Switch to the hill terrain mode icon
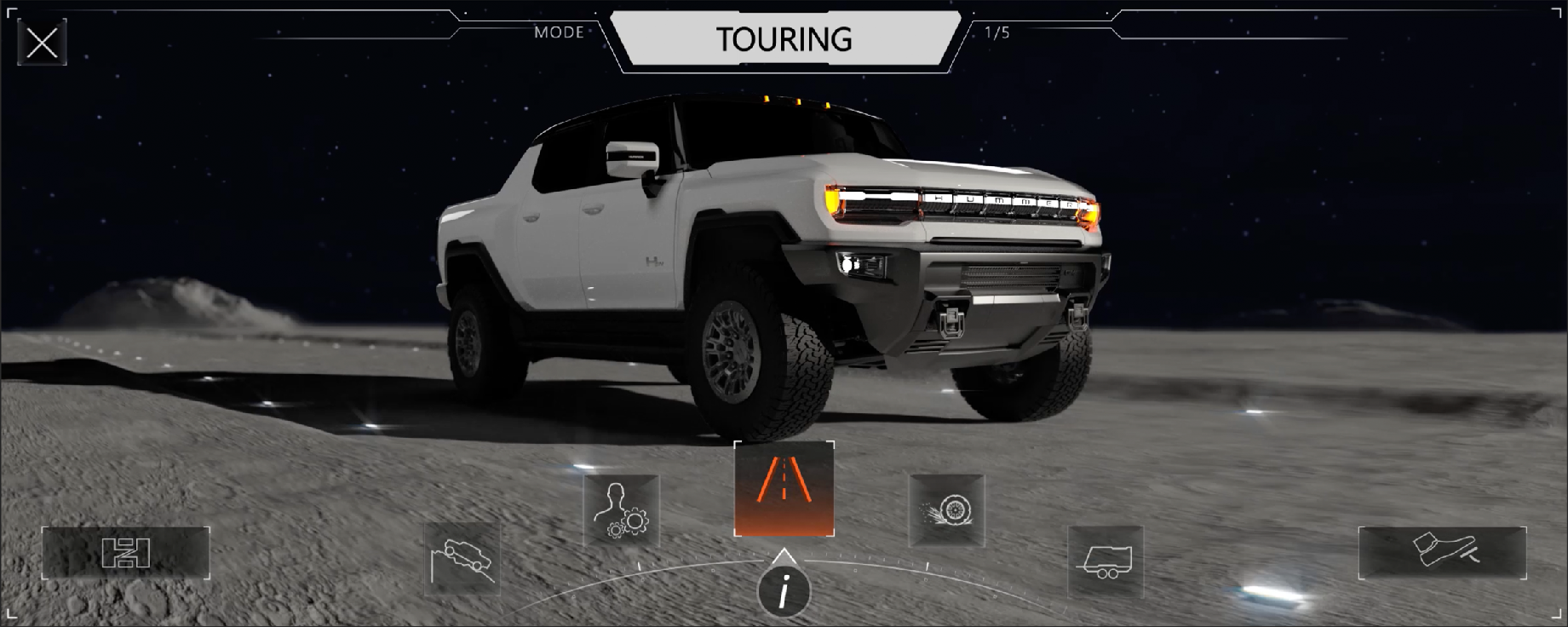Screen dimensions: 1568x627 click(462, 558)
